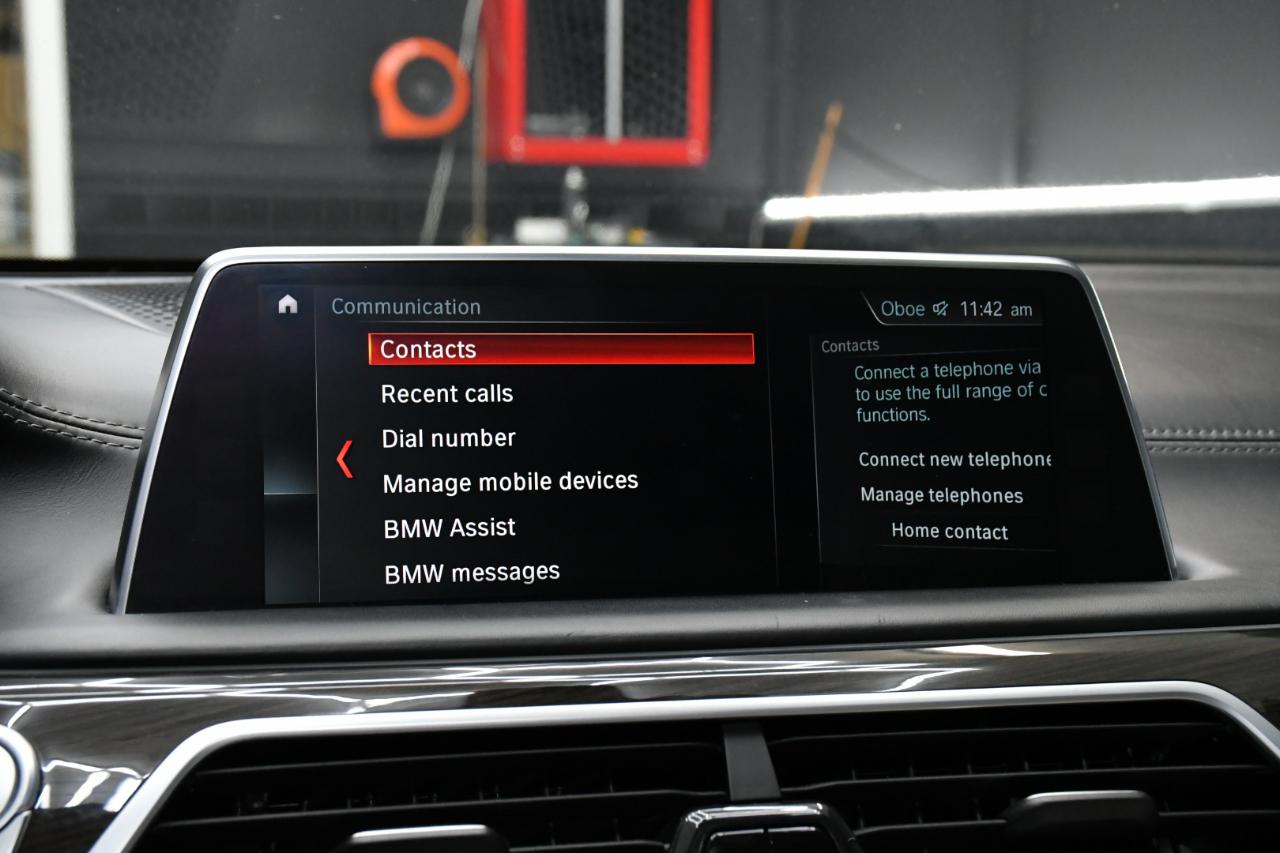
Task: Open BMW messages
Action: pos(473,570)
